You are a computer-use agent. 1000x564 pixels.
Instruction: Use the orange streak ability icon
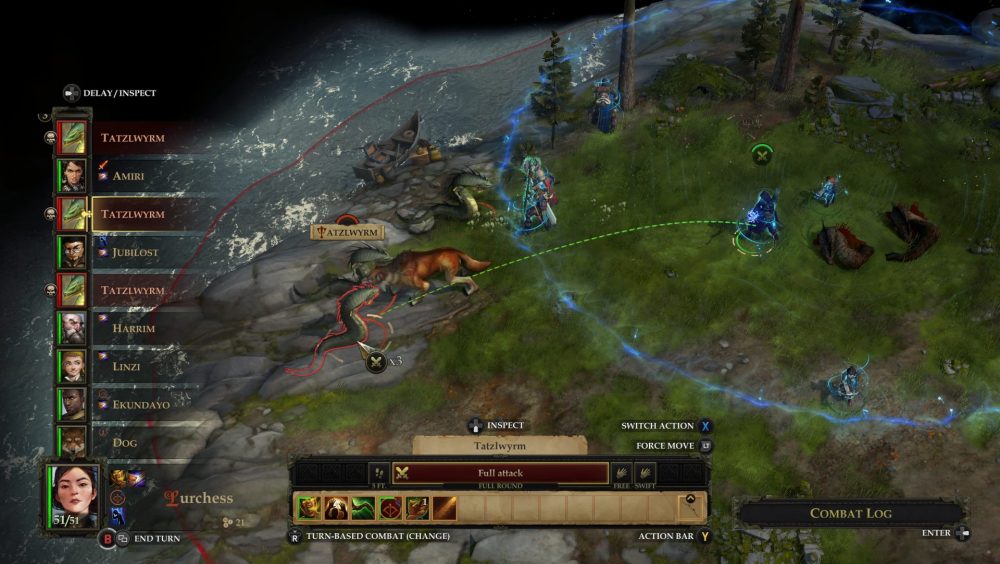444,508
